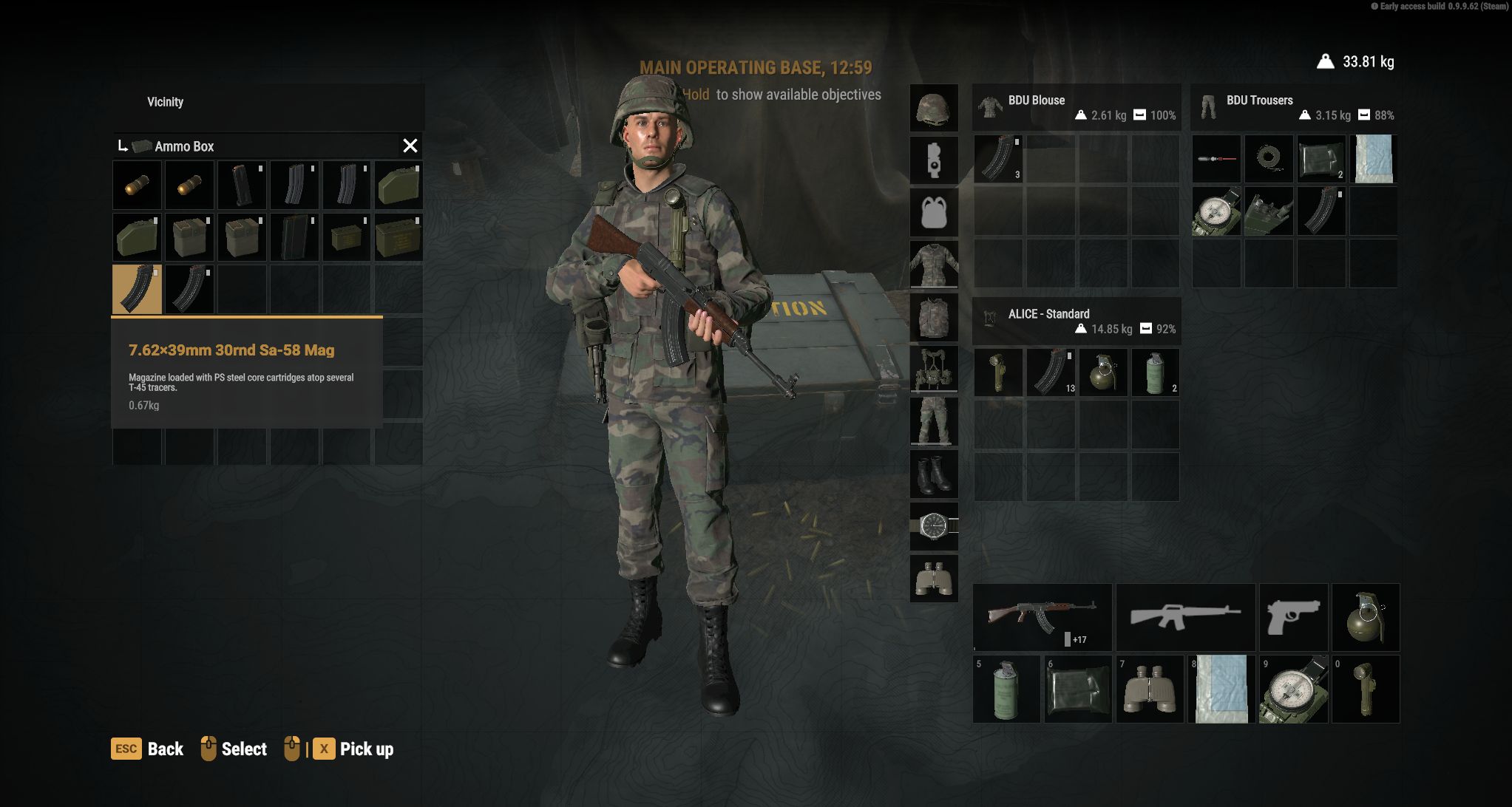Select the smoke canister in hotbar slot 5

(x=1007, y=689)
